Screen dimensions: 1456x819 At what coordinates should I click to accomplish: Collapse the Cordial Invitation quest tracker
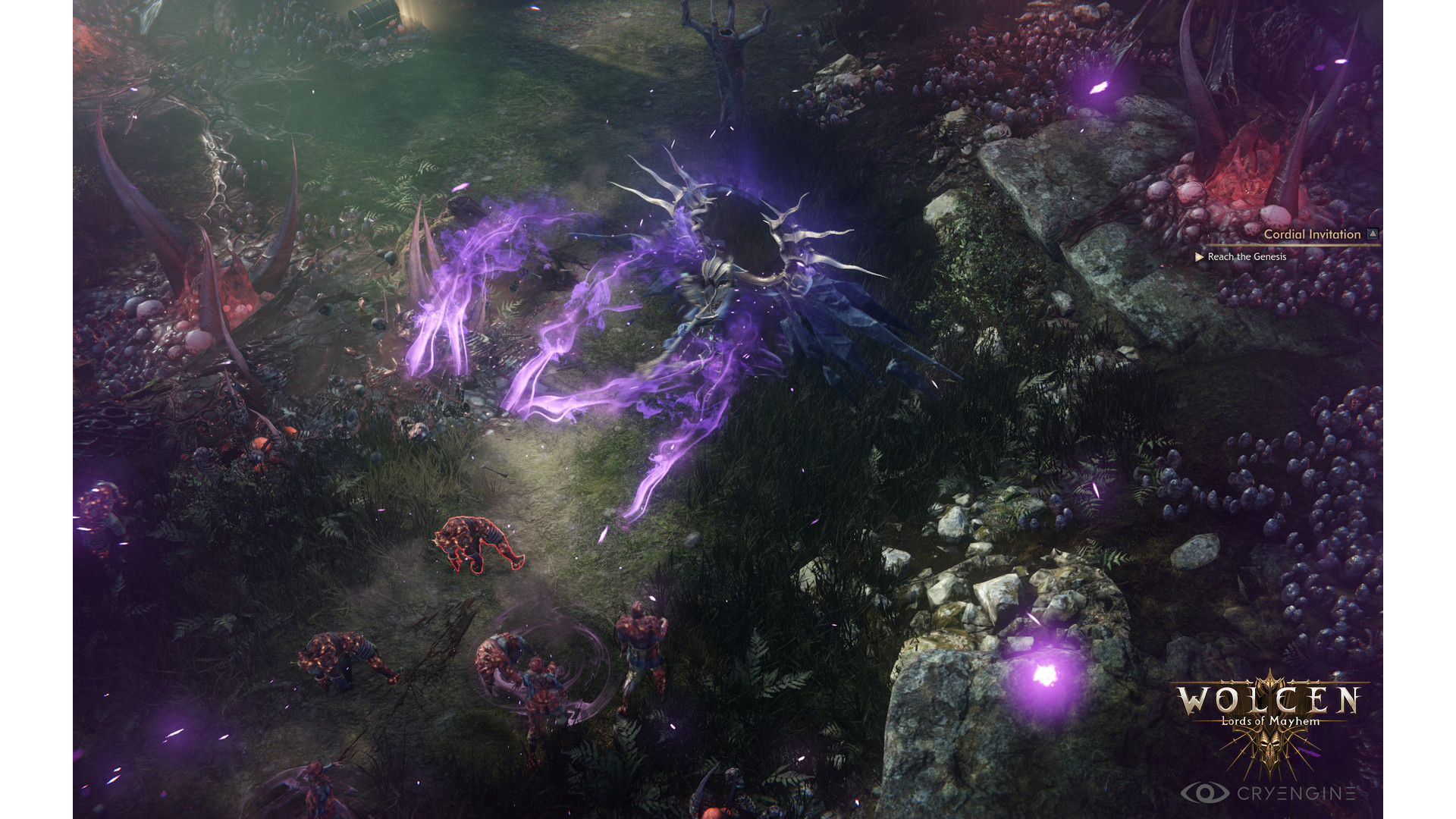tap(1373, 234)
